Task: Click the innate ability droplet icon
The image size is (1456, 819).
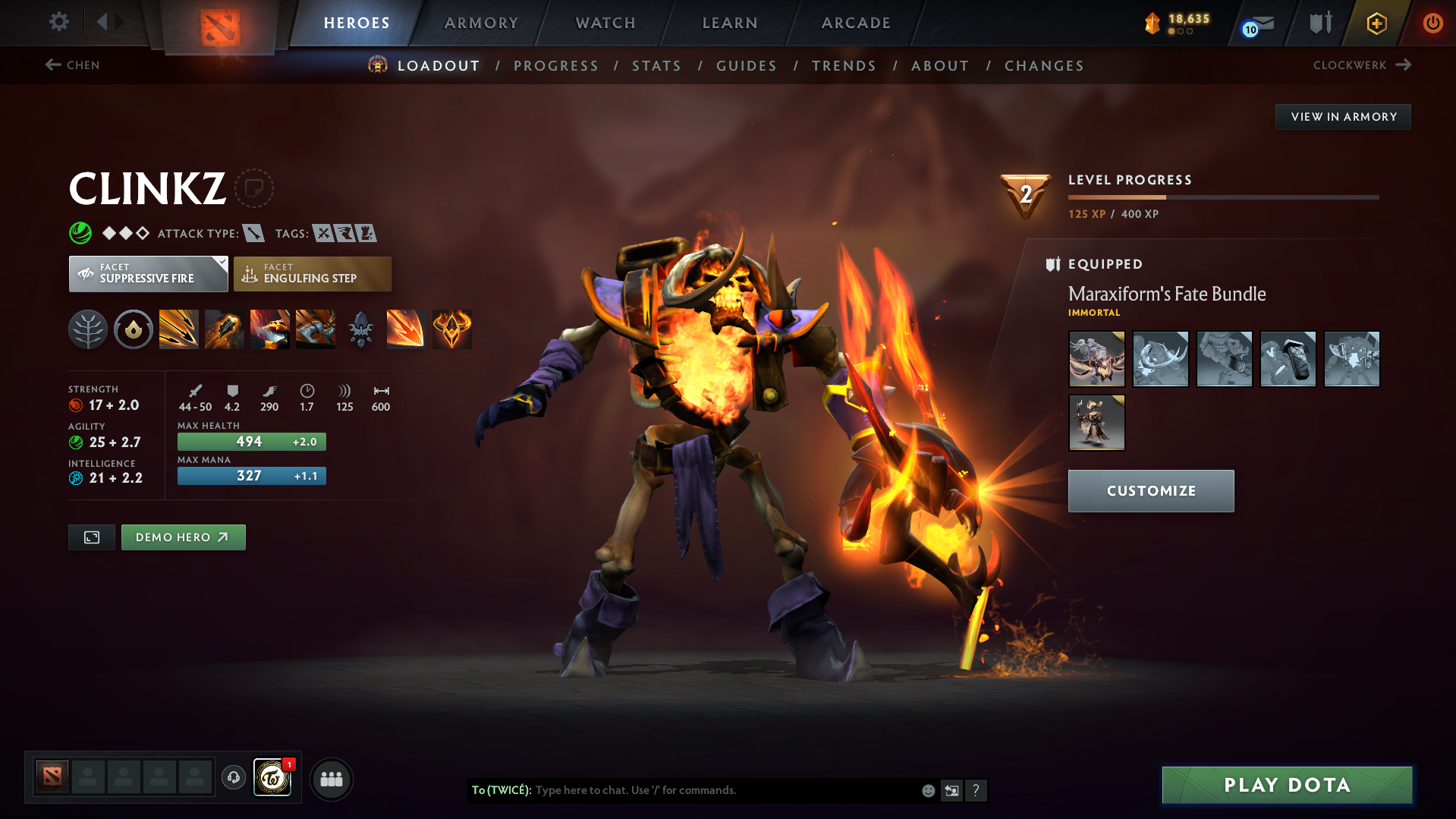Action: click(134, 329)
